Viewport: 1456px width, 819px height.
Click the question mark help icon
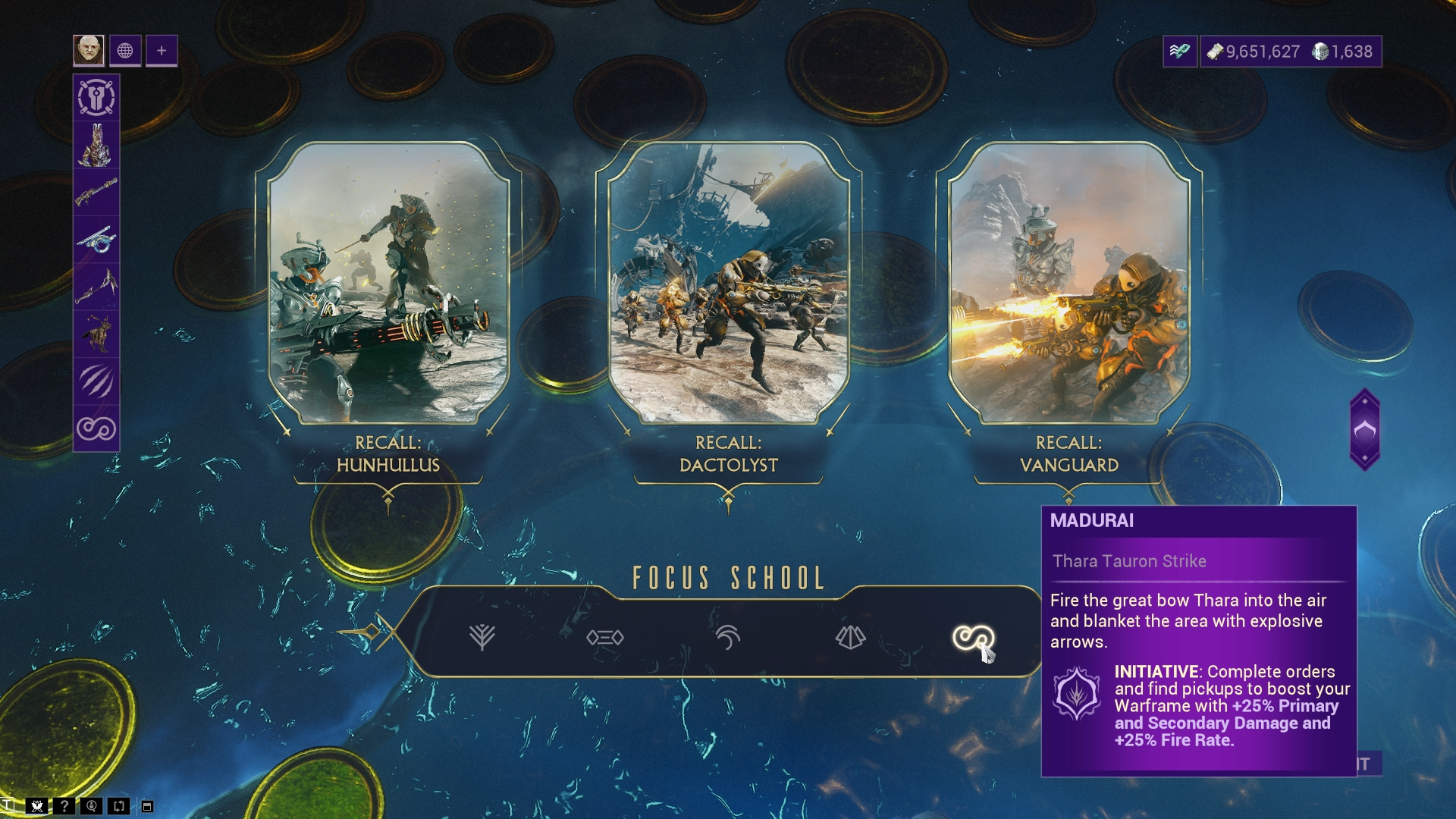pos(64,806)
